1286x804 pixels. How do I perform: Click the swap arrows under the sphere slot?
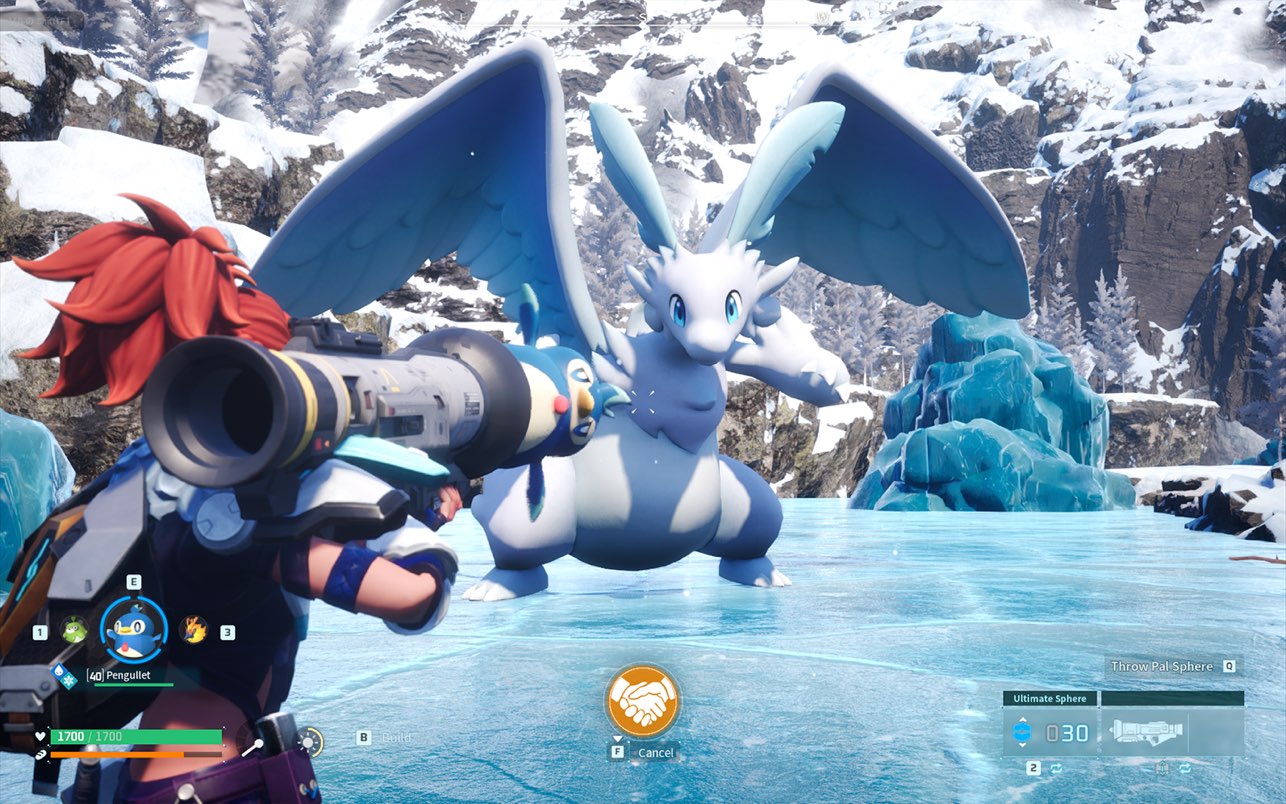[1055, 768]
